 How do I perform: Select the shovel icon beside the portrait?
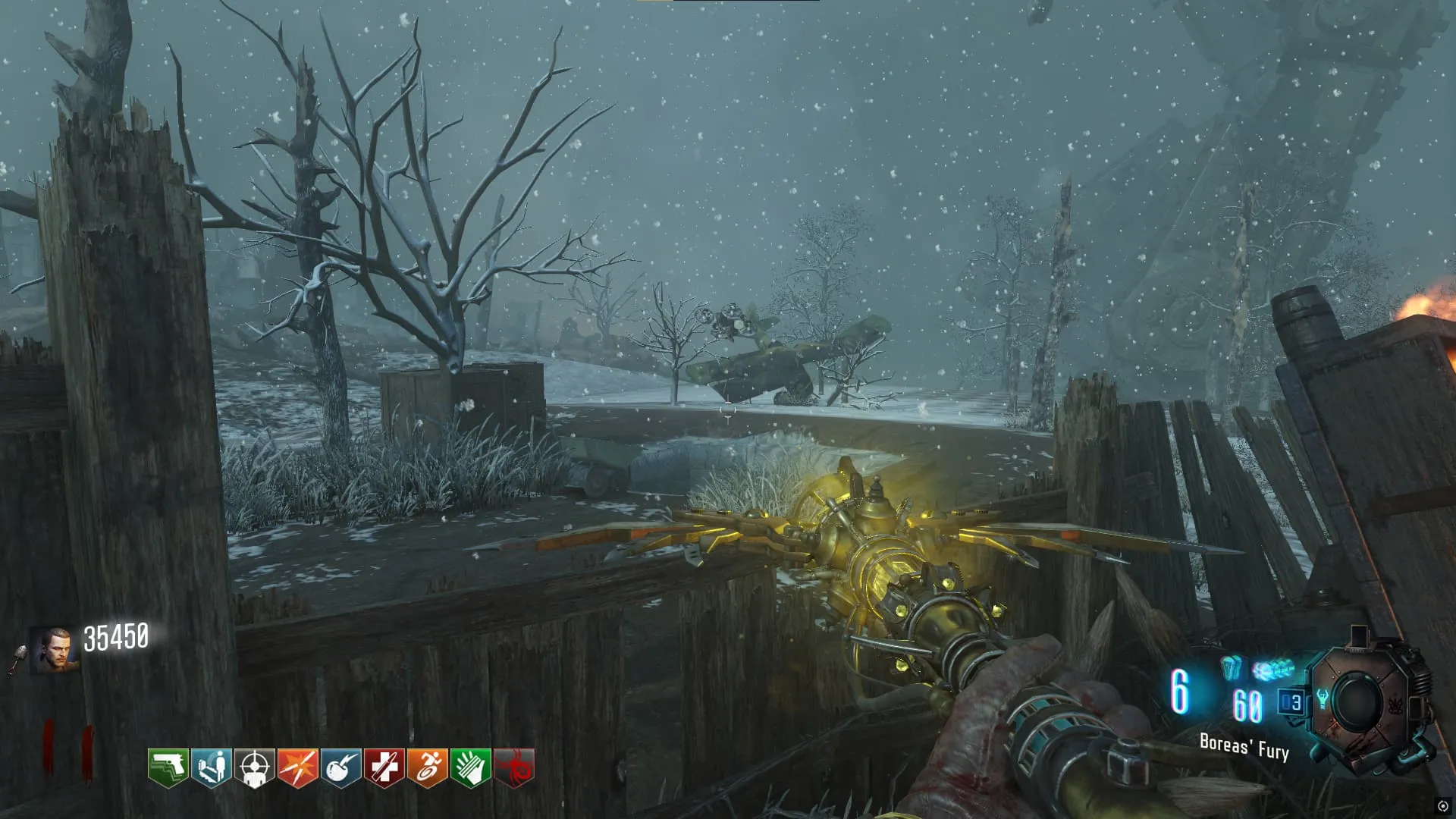pos(18,658)
